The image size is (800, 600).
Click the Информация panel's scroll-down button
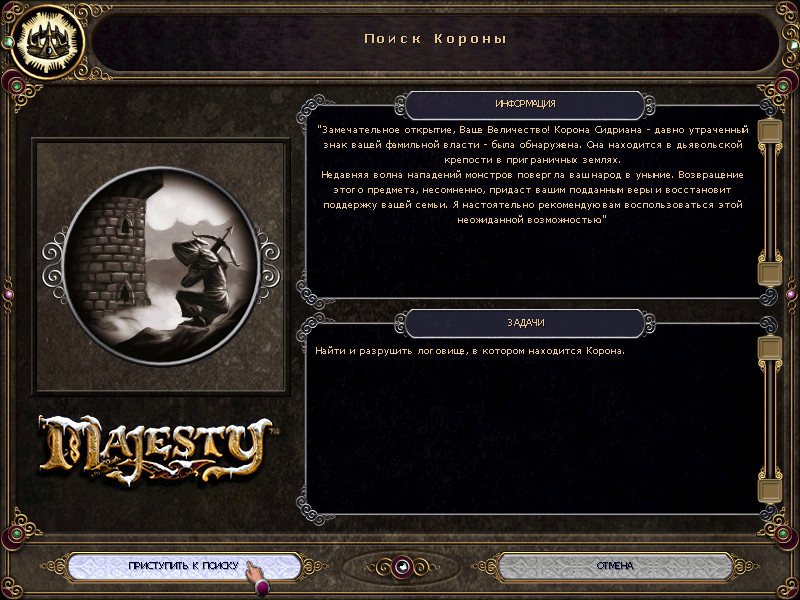(x=769, y=273)
